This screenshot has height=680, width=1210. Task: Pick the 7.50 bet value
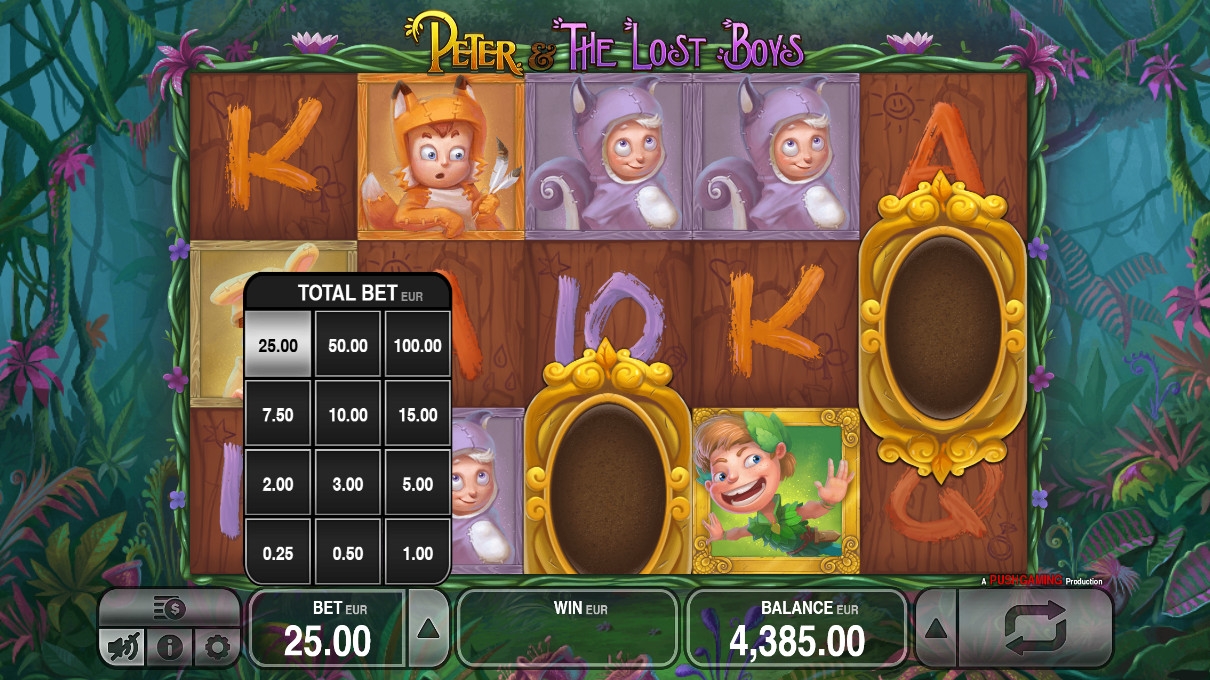pyautogui.click(x=278, y=414)
